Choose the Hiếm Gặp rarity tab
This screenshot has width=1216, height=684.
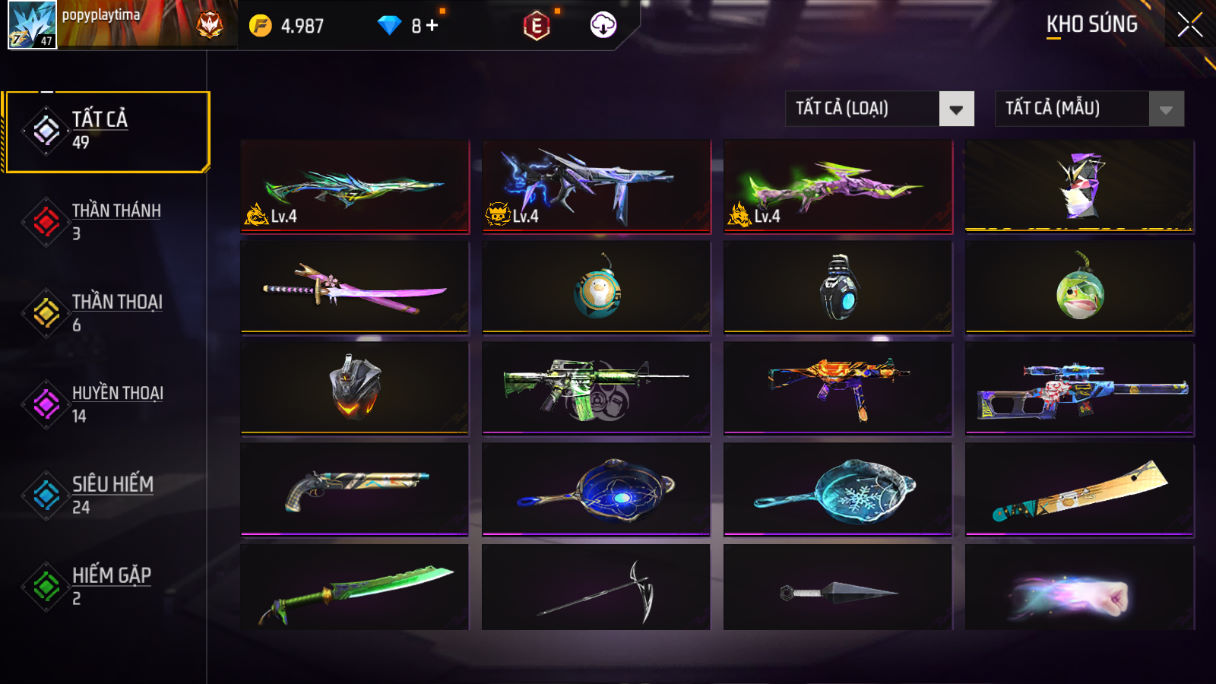point(106,586)
